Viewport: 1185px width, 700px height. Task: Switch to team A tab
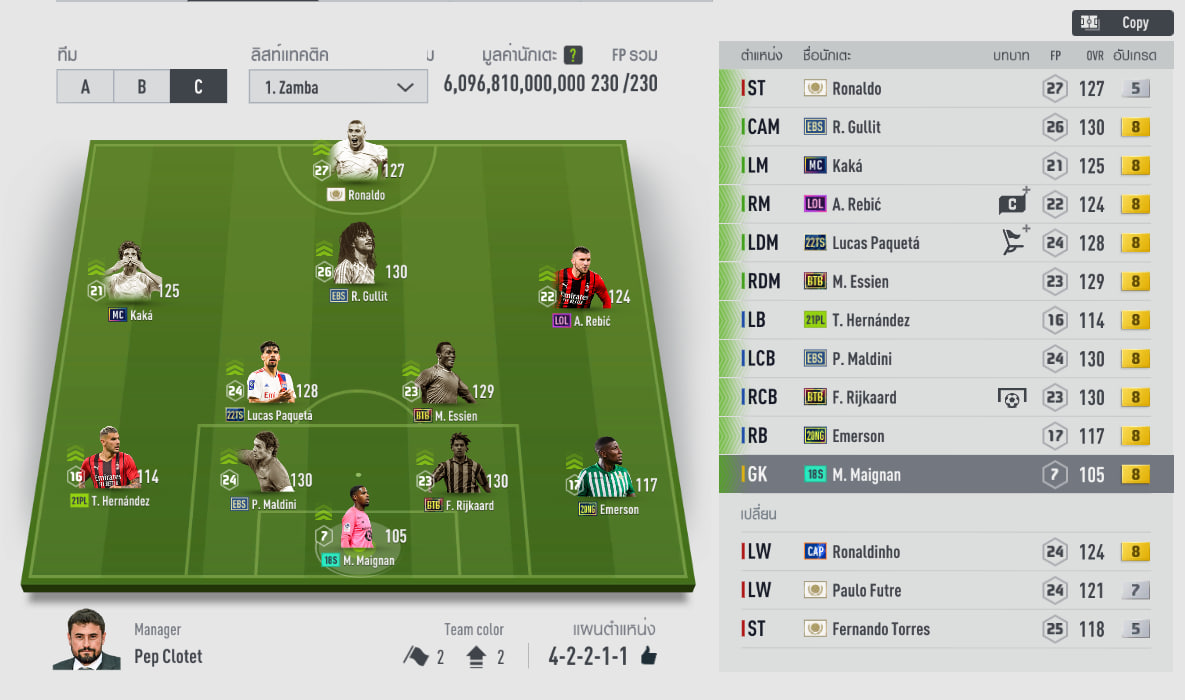pos(85,87)
